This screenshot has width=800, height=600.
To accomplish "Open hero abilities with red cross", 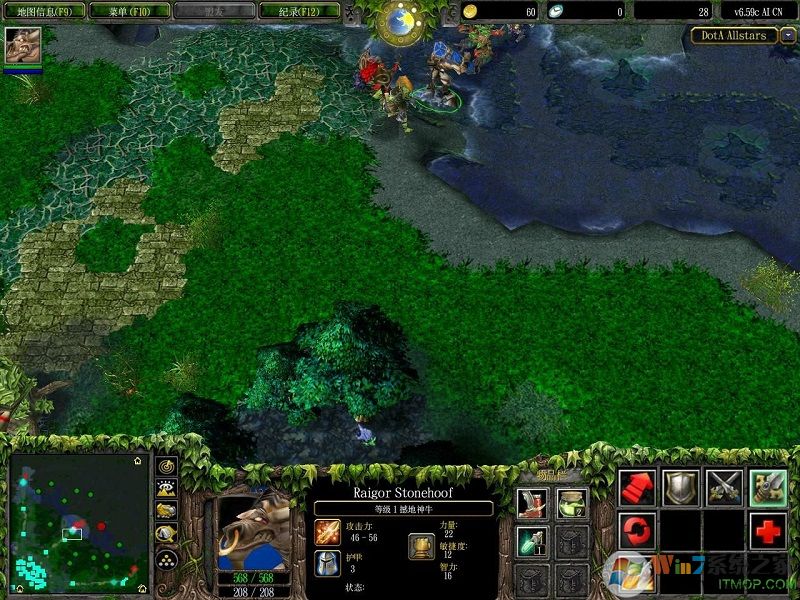I will tap(768, 531).
